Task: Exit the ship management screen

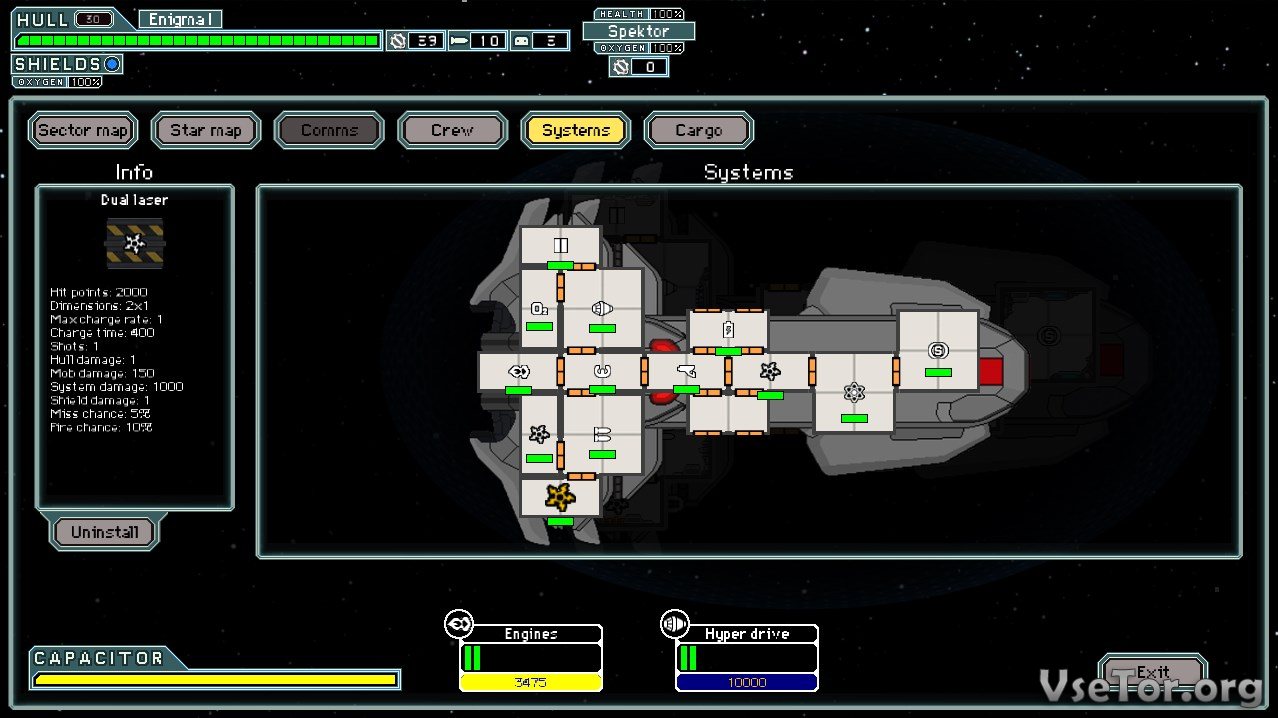Action: pyautogui.click(x=1152, y=672)
